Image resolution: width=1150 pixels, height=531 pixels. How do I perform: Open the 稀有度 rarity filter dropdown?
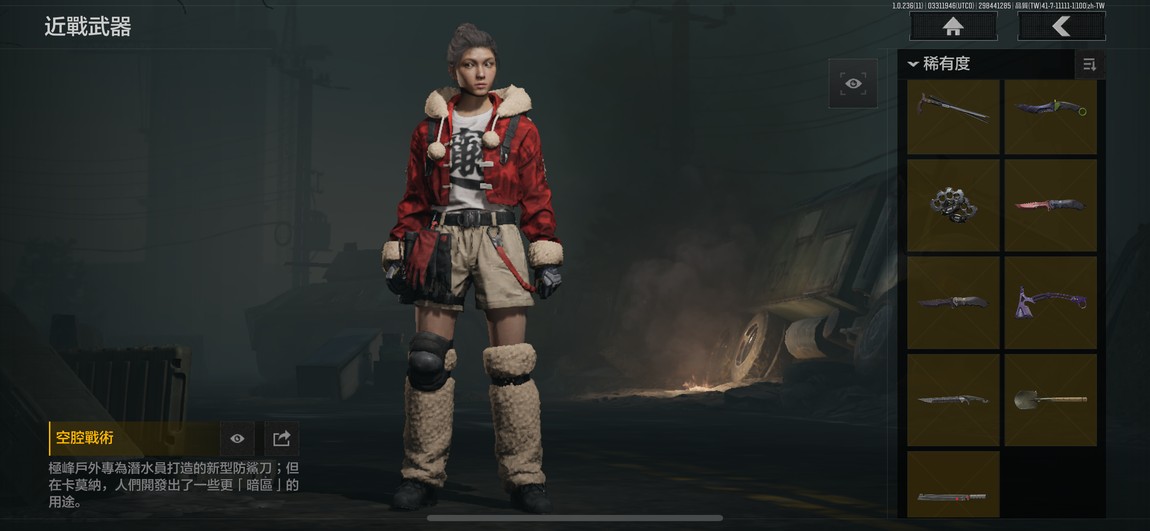coord(940,64)
